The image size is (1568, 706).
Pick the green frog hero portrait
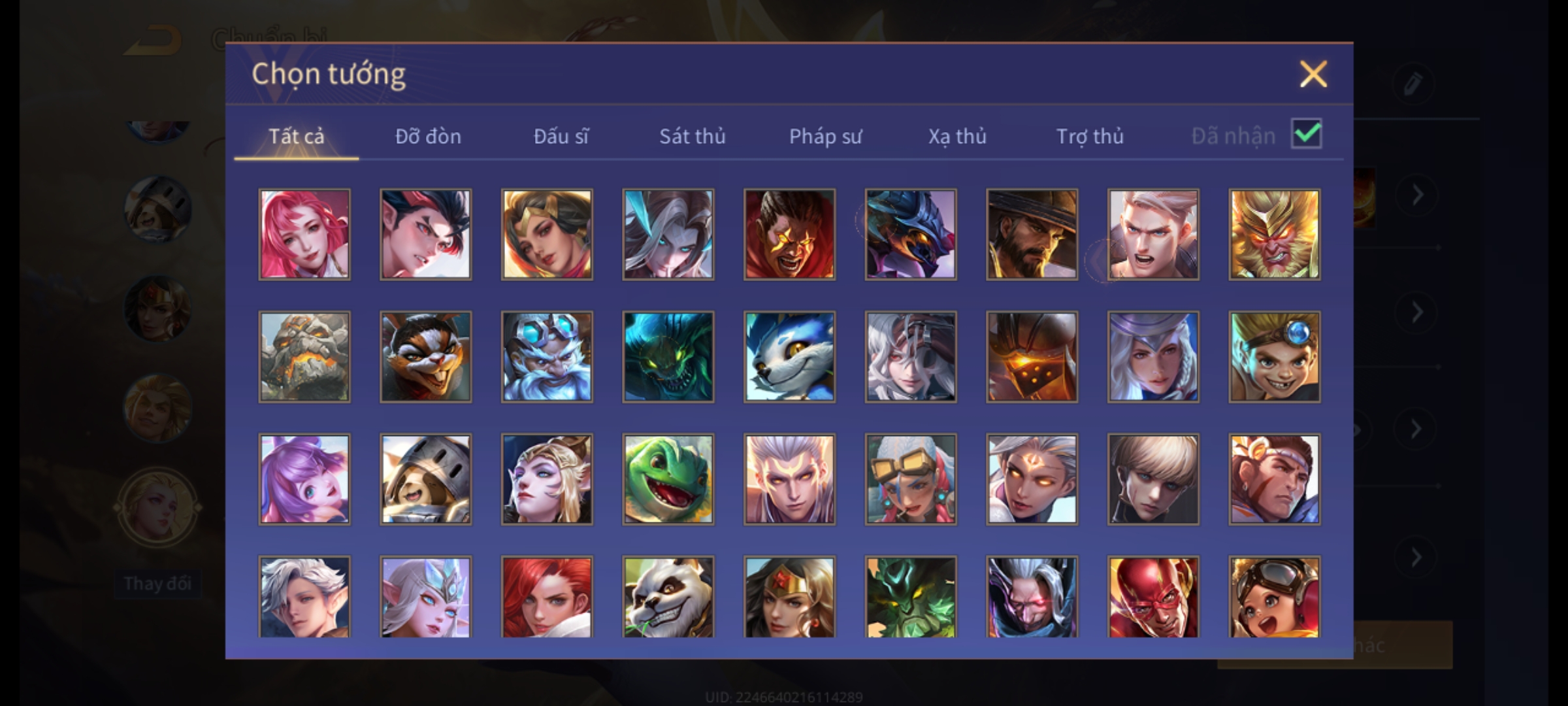tap(668, 479)
